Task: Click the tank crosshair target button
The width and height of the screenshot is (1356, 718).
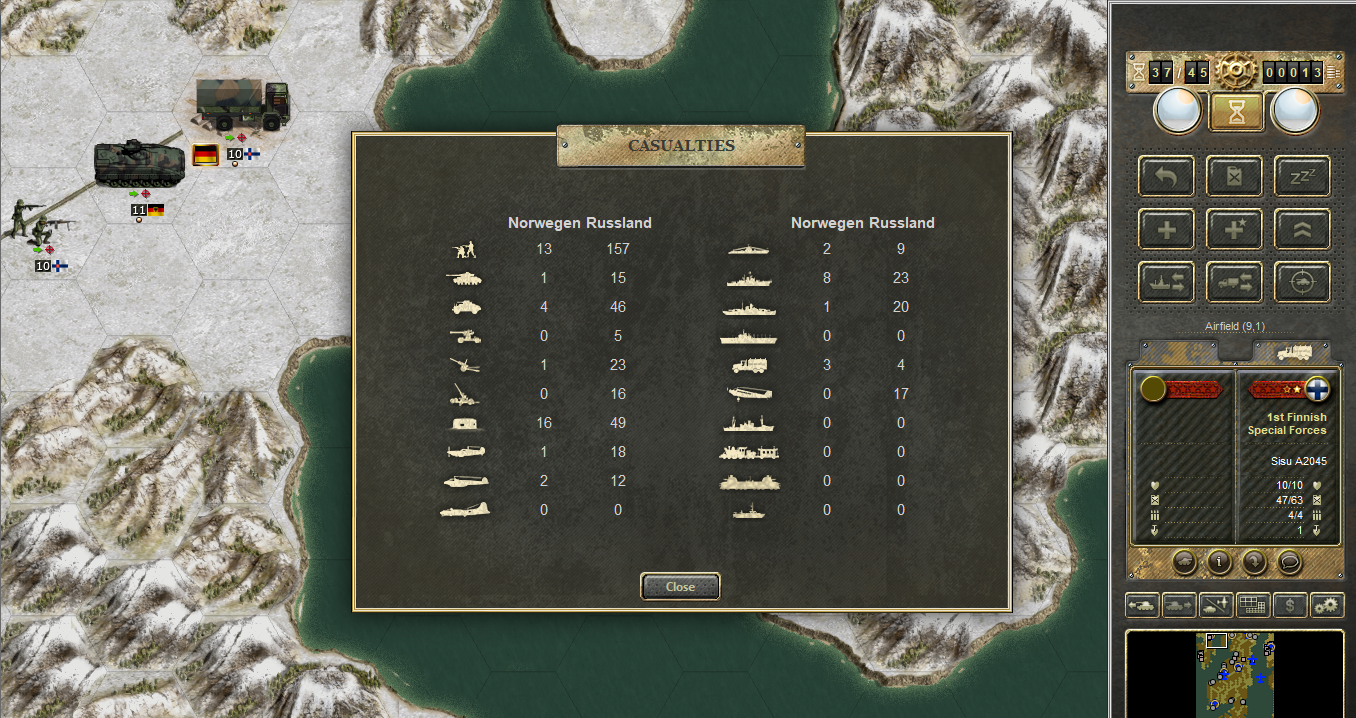Action: (1302, 283)
